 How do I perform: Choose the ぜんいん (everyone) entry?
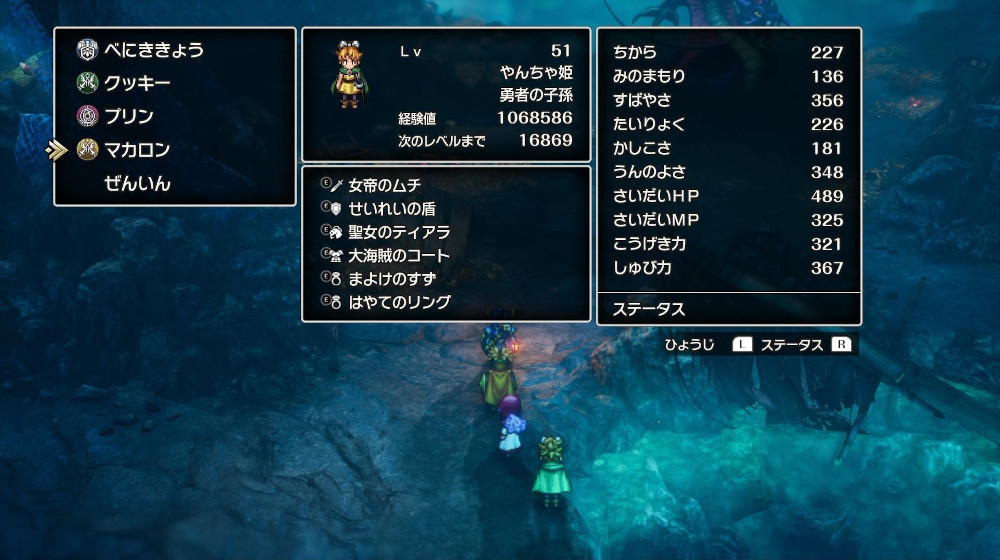(x=137, y=184)
